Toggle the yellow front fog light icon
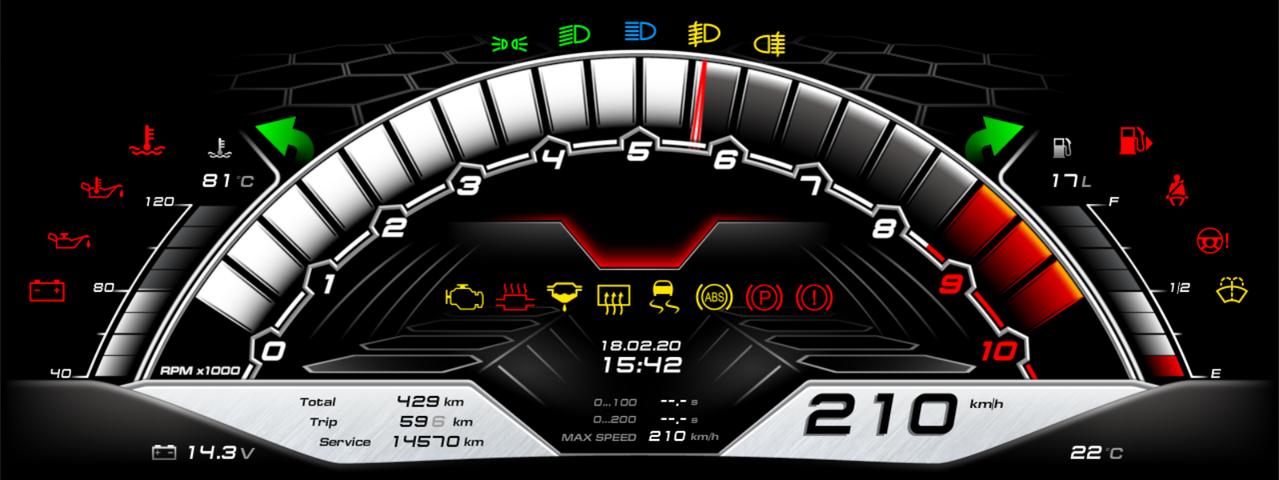1279x480 pixels. click(x=703, y=34)
